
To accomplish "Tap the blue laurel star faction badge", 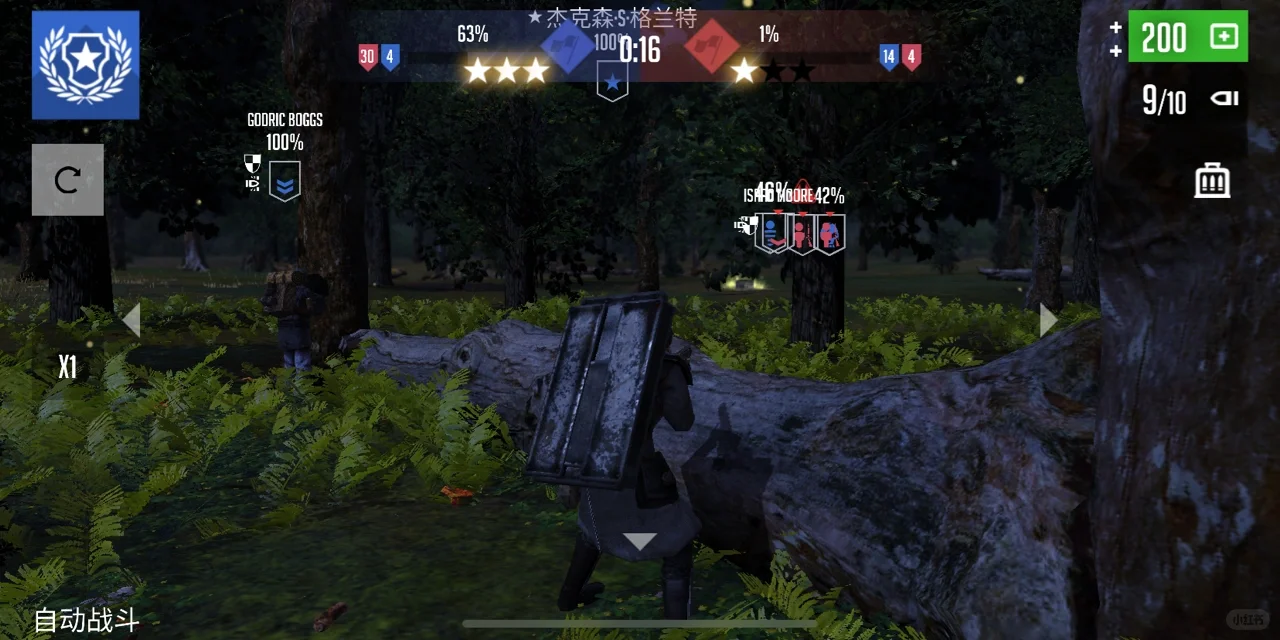I will tap(85, 65).
